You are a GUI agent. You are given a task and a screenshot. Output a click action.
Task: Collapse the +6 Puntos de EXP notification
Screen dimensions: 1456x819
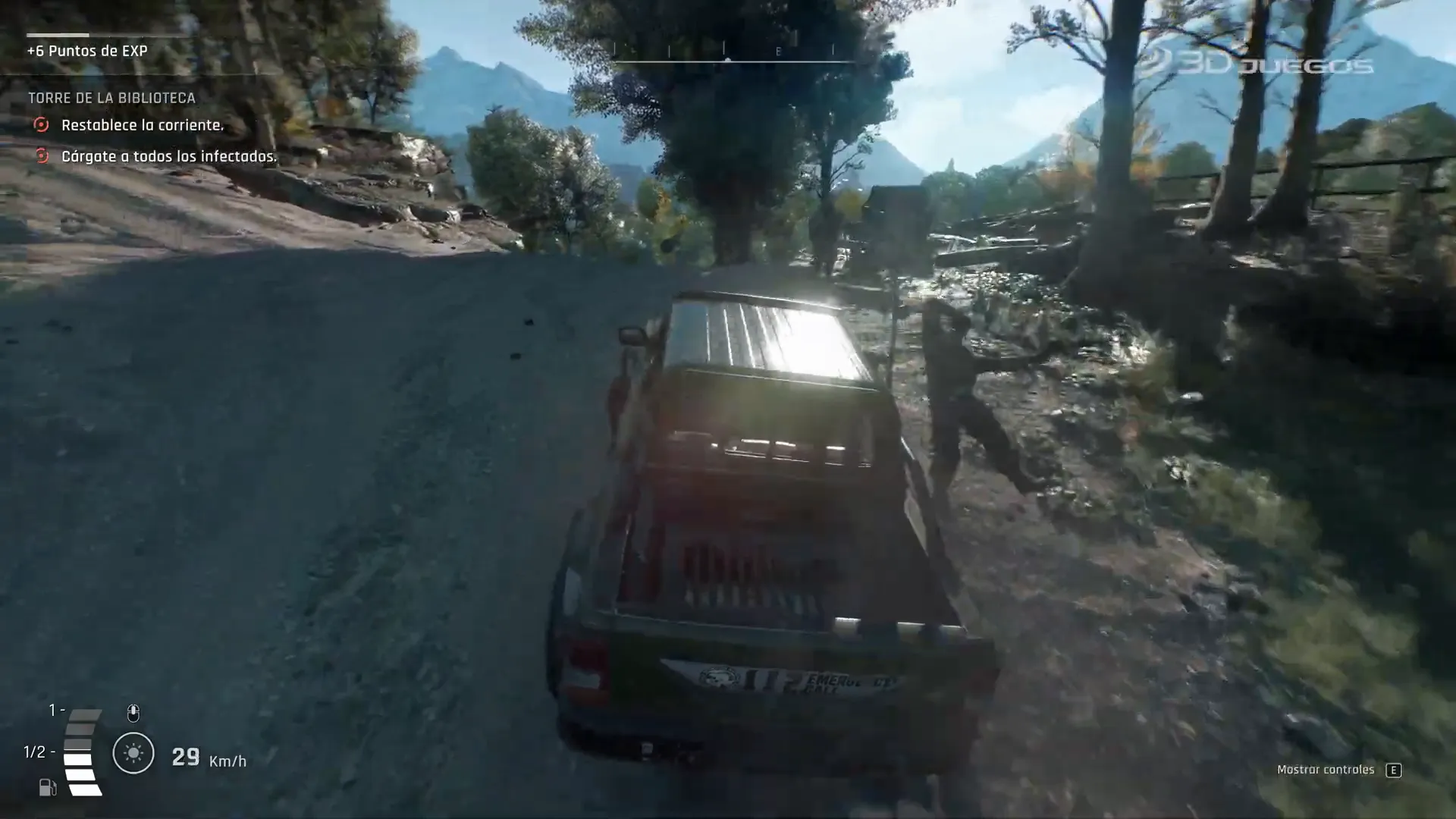click(86, 52)
